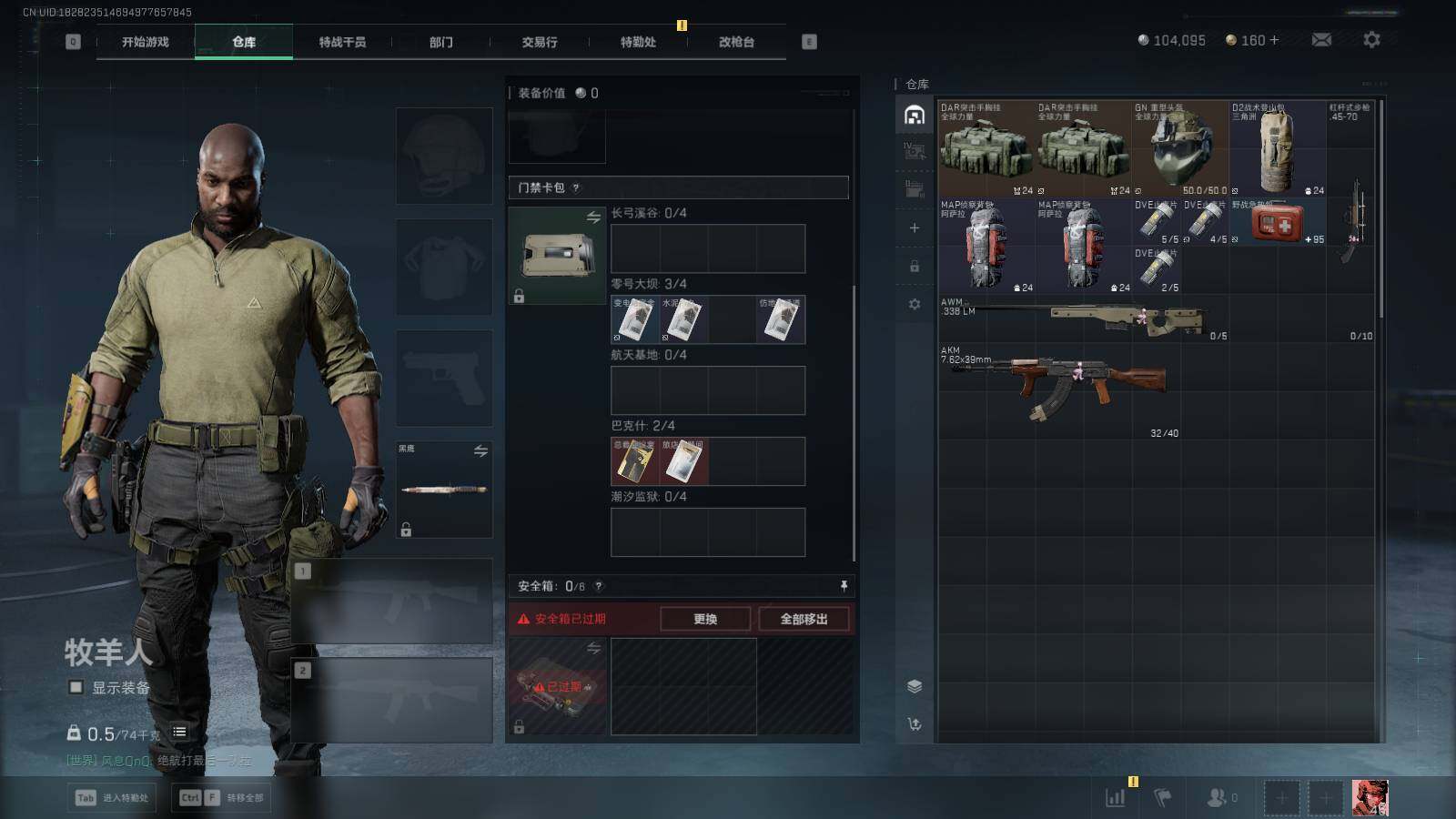Pick the GN heavy helmet item

tap(1180, 149)
